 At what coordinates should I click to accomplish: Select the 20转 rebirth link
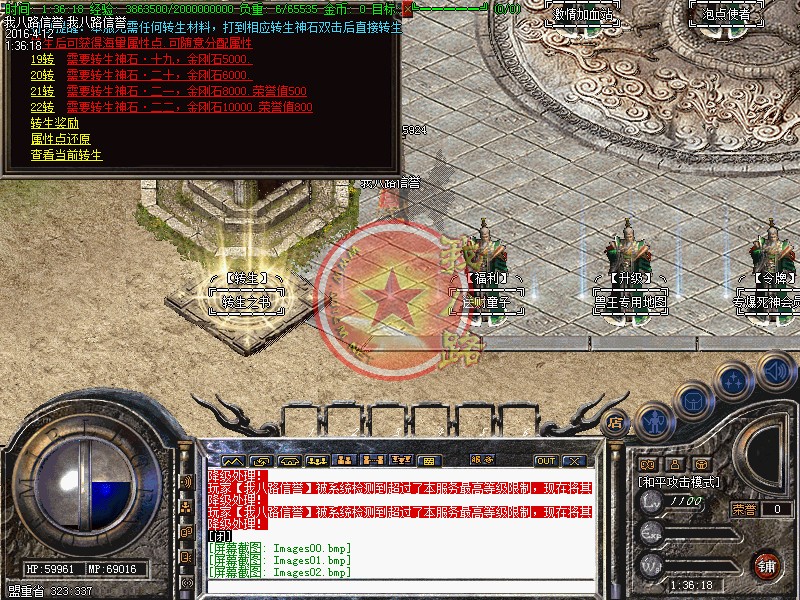point(43,75)
